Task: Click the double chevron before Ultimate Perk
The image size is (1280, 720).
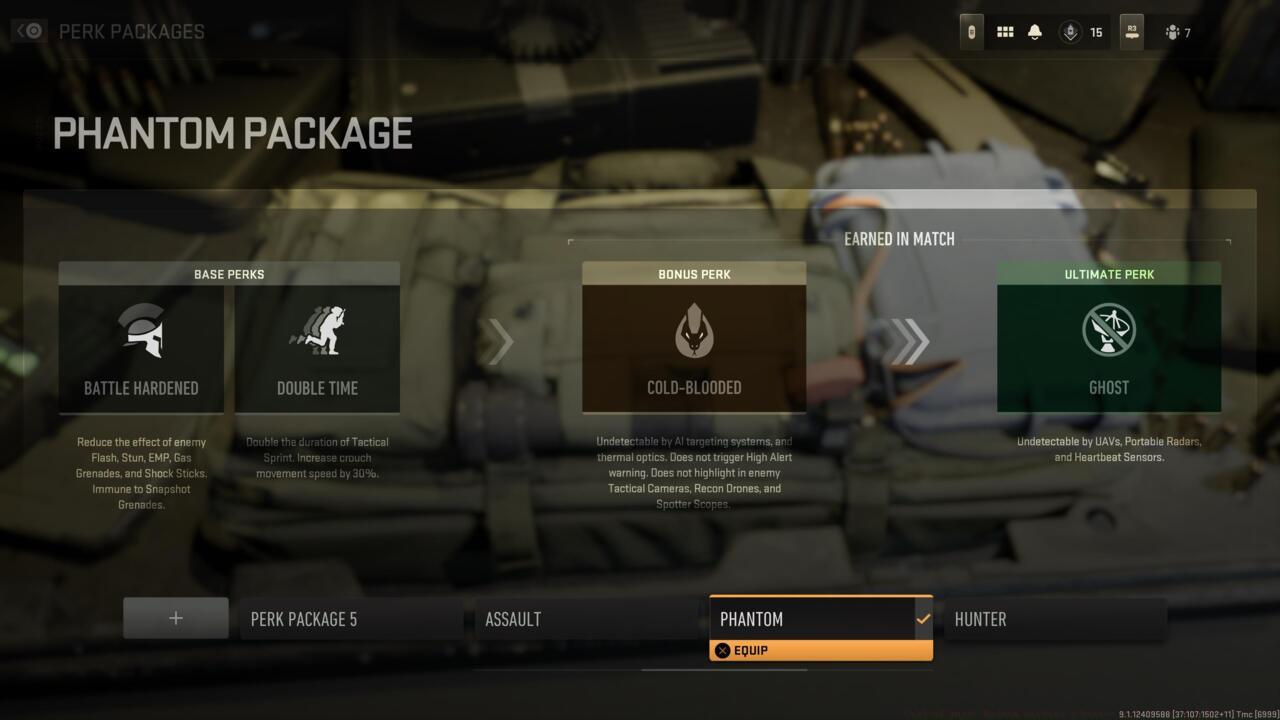Action: pyautogui.click(x=910, y=342)
